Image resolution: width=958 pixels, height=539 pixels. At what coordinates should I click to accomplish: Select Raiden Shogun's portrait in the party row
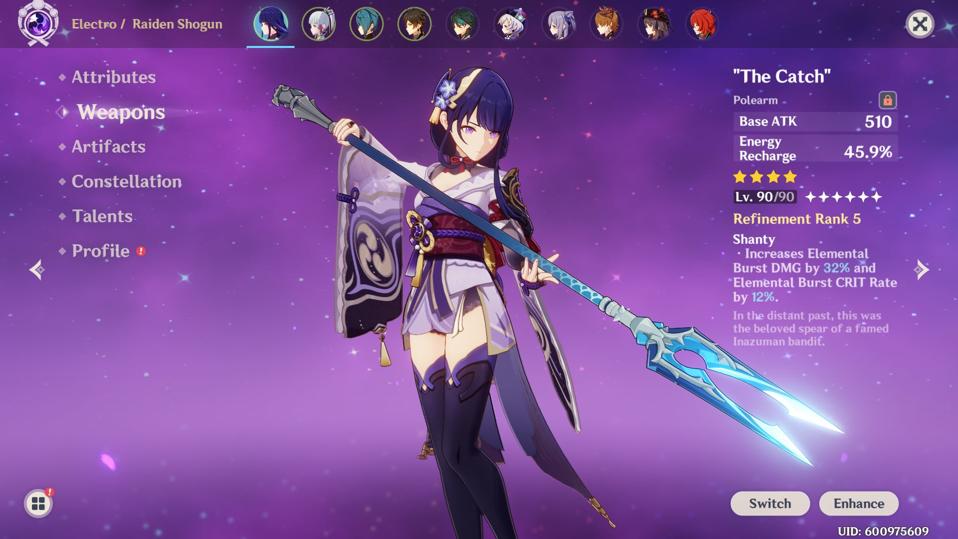pyautogui.click(x=270, y=24)
